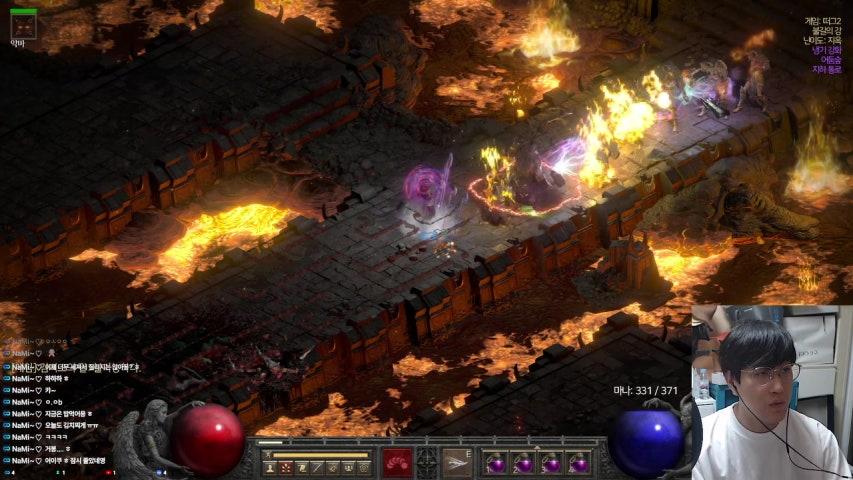Use the purple potion in belt slot 1
Image resolution: width=853 pixels, height=480 pixels.
coord(496,463)
